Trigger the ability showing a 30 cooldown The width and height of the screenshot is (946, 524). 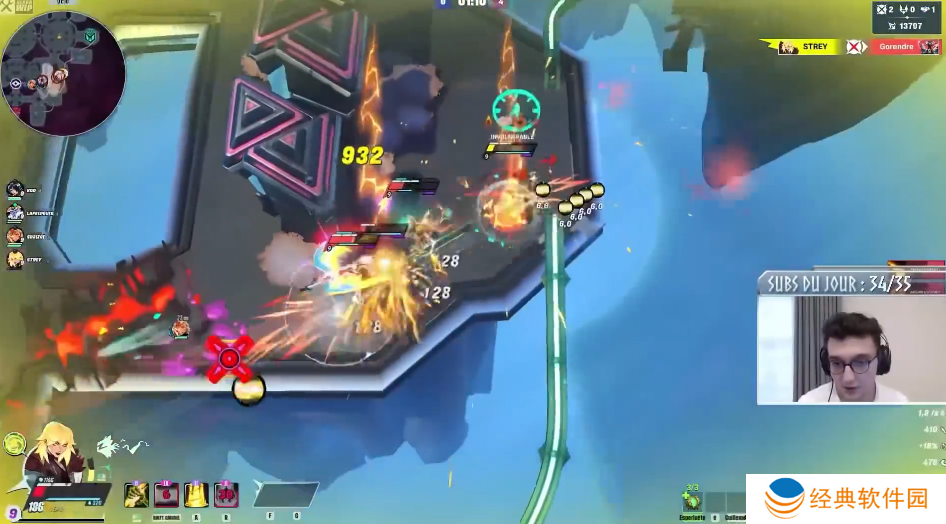(x=226, y=493)
